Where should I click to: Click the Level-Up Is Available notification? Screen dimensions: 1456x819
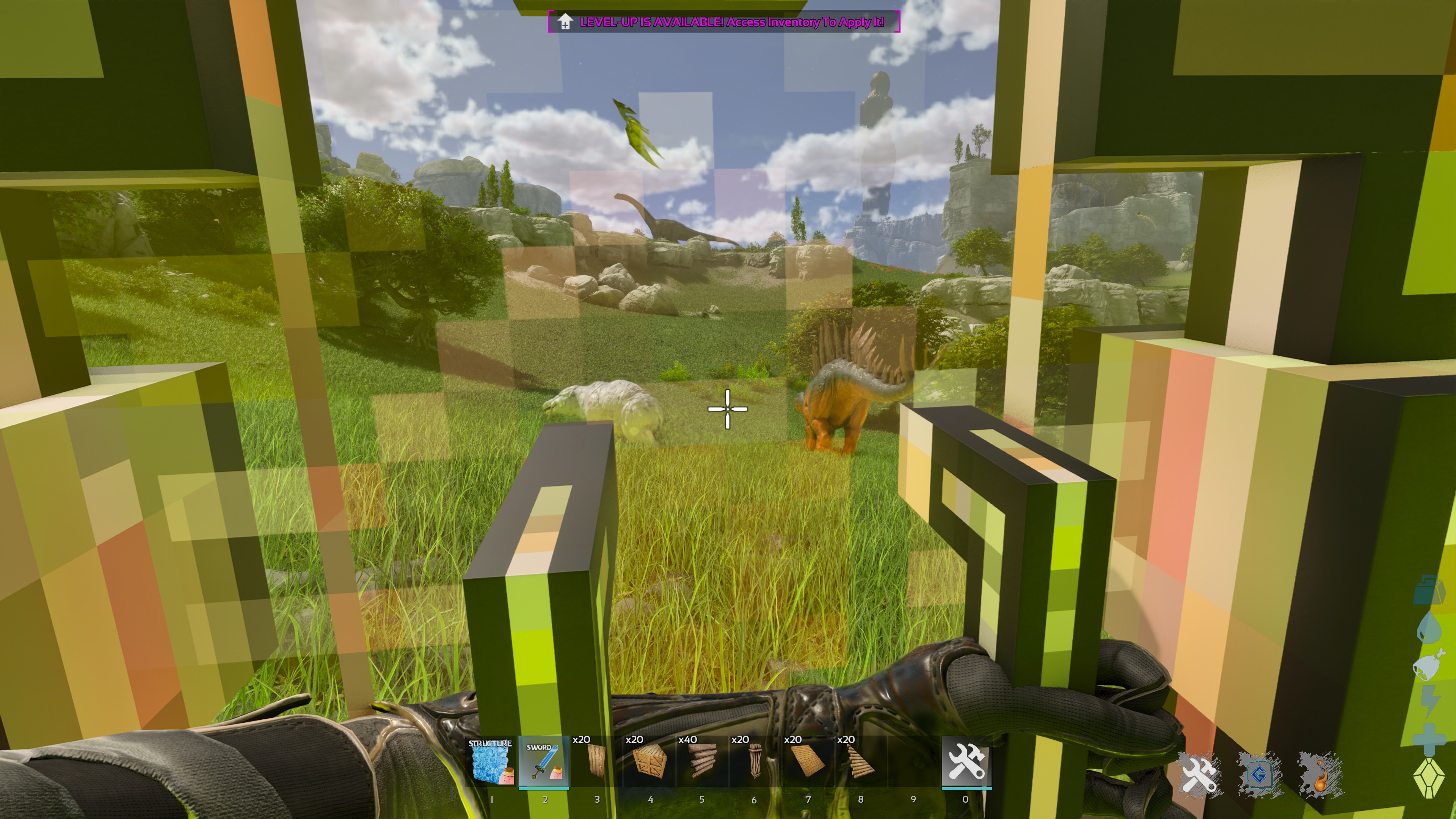[x=723, y=22]
